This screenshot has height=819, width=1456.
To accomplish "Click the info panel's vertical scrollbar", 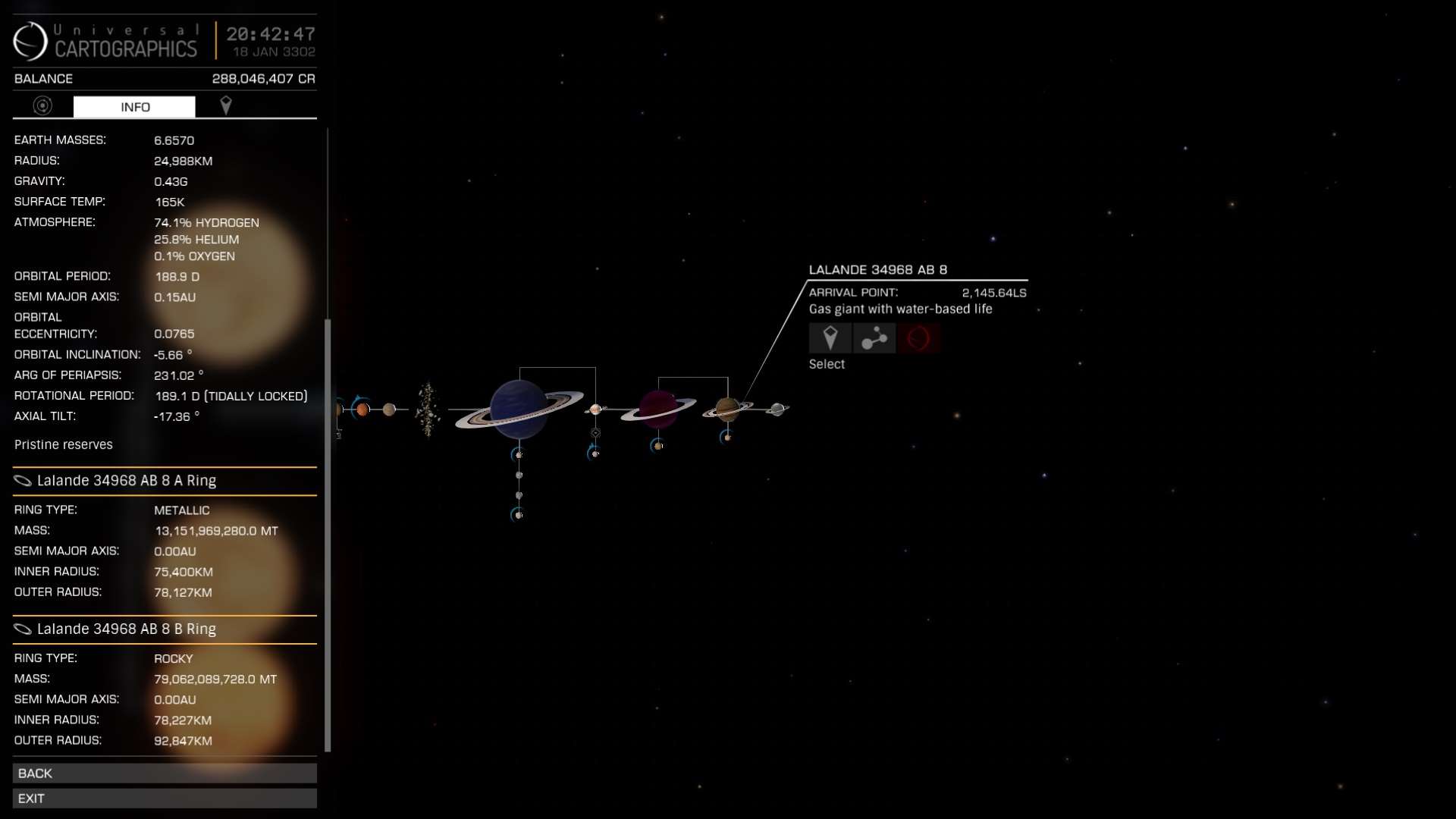I will pos(328,531).
